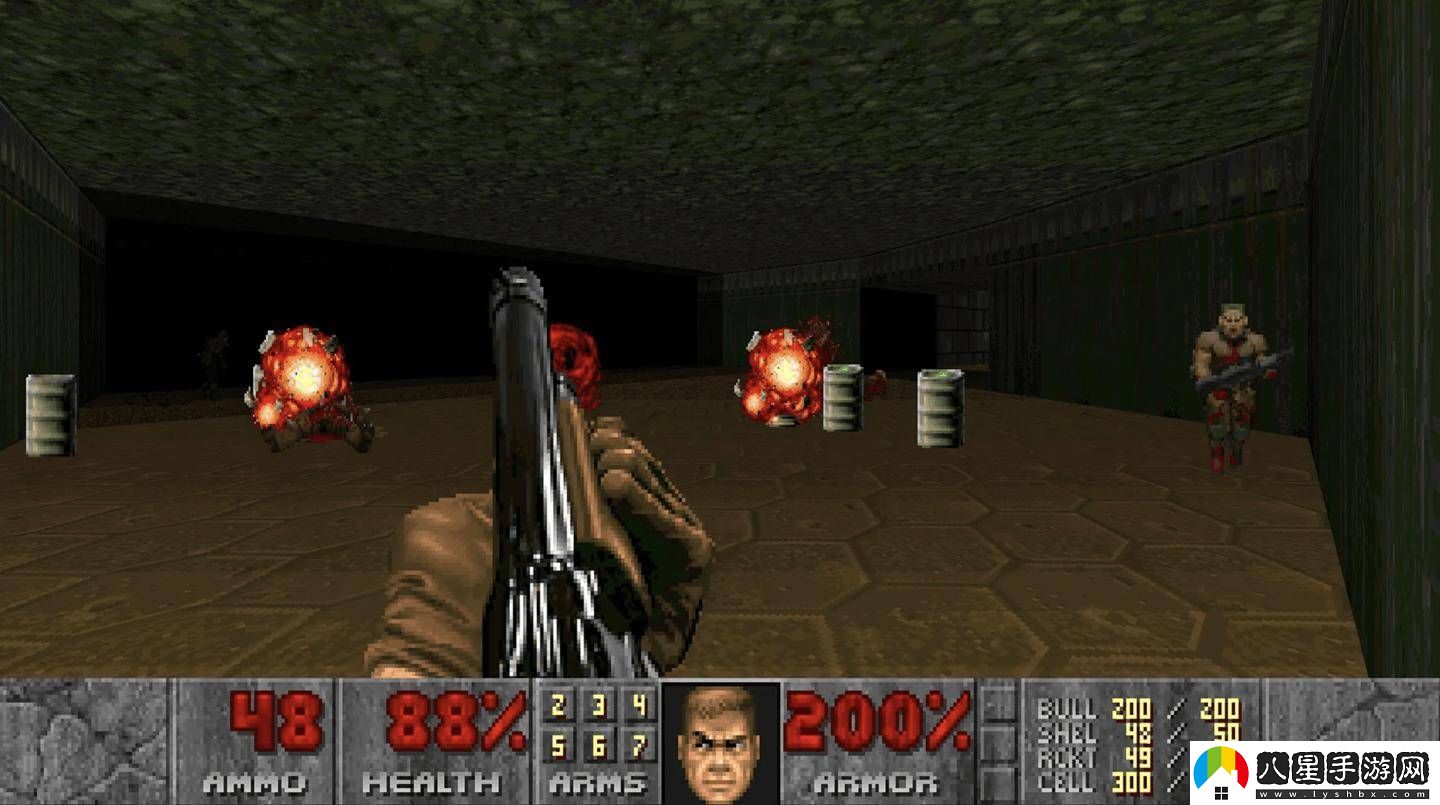
Task: Select weapon number 2 in the ARMS panel
Action: click(x=558, y=708)
